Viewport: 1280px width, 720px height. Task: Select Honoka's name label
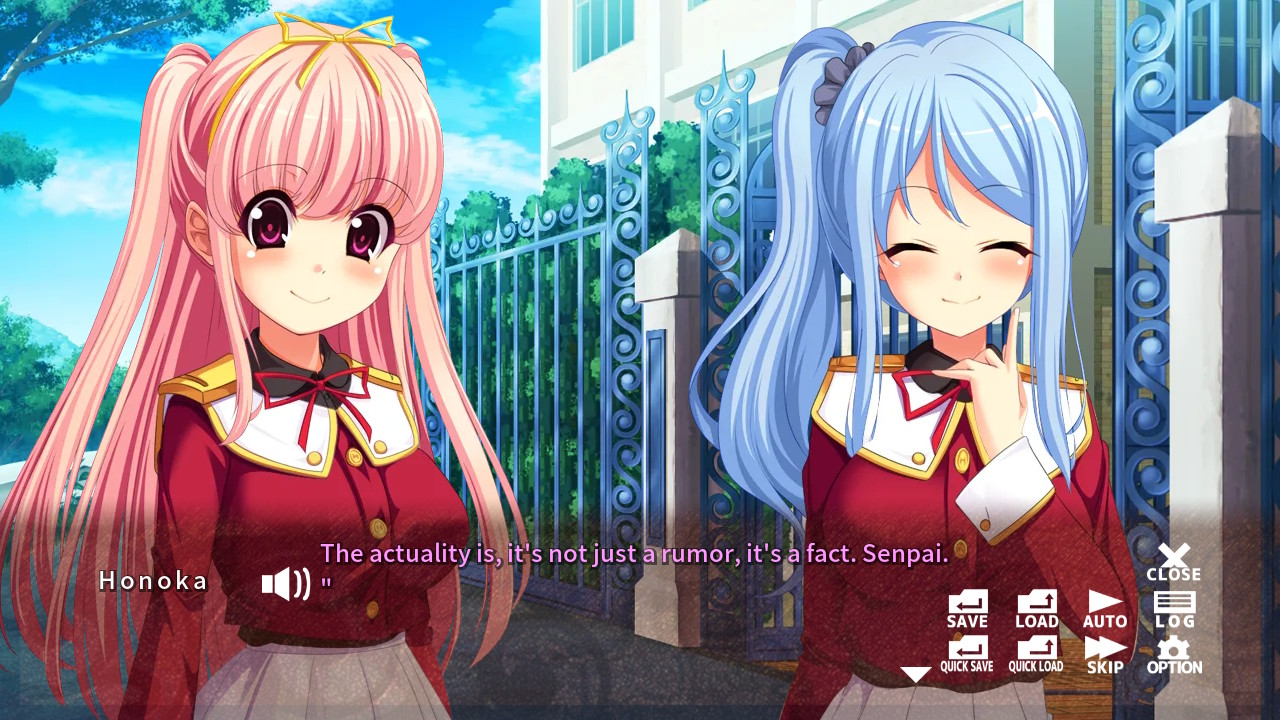coord(152,582)
